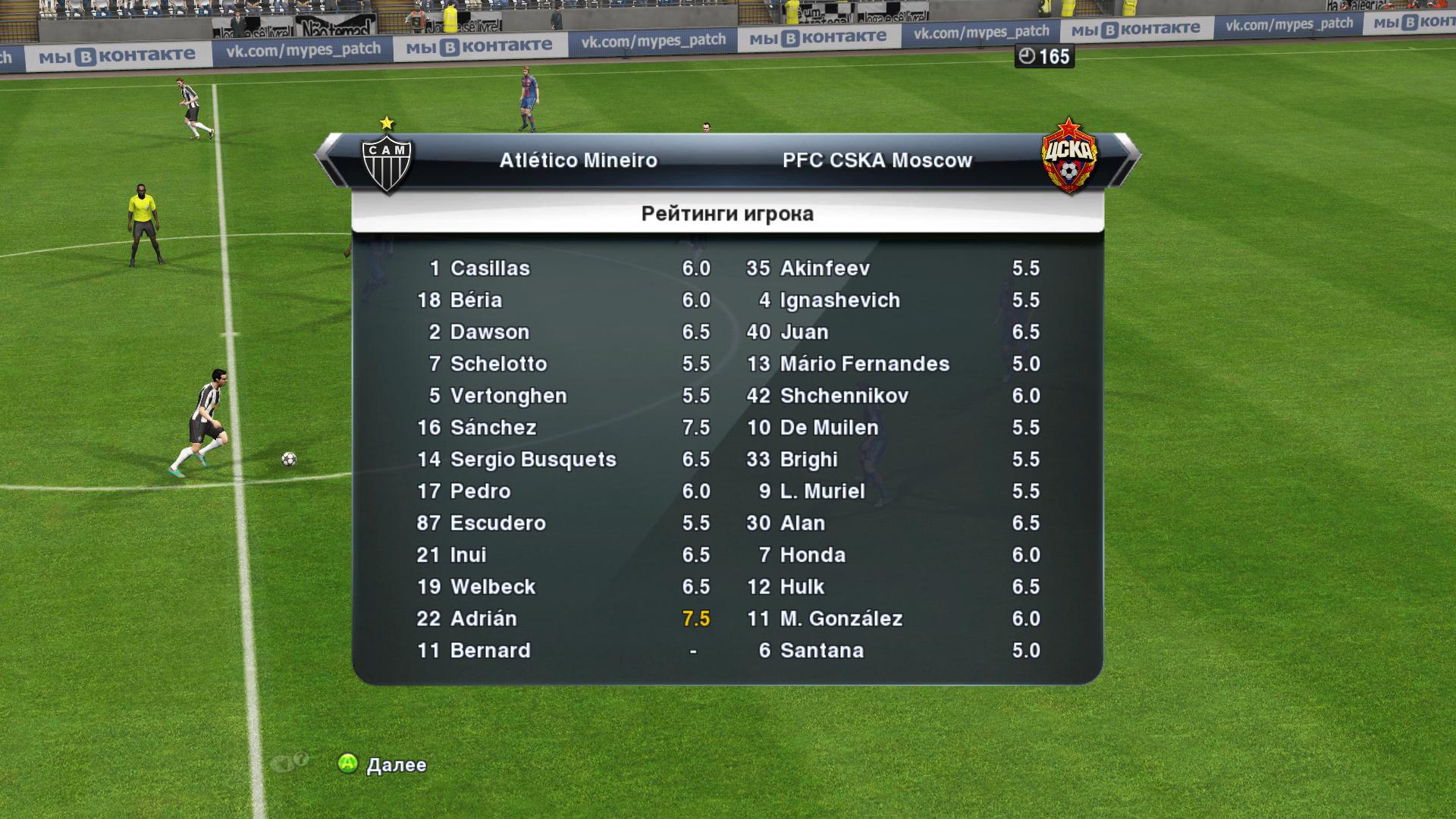Select the Vertonghen row
The image size is (1456, 819).
click(x=508, y=396)
